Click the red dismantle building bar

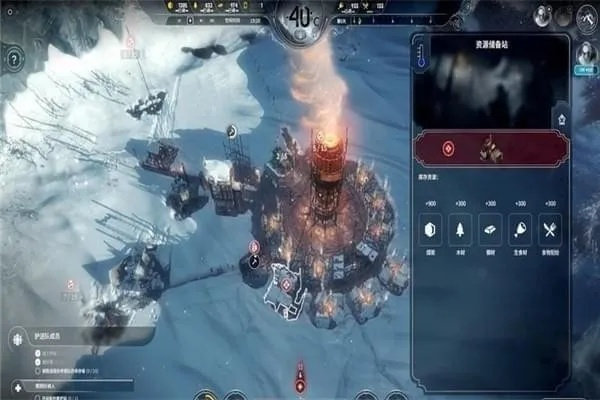[x=492, y=148]
